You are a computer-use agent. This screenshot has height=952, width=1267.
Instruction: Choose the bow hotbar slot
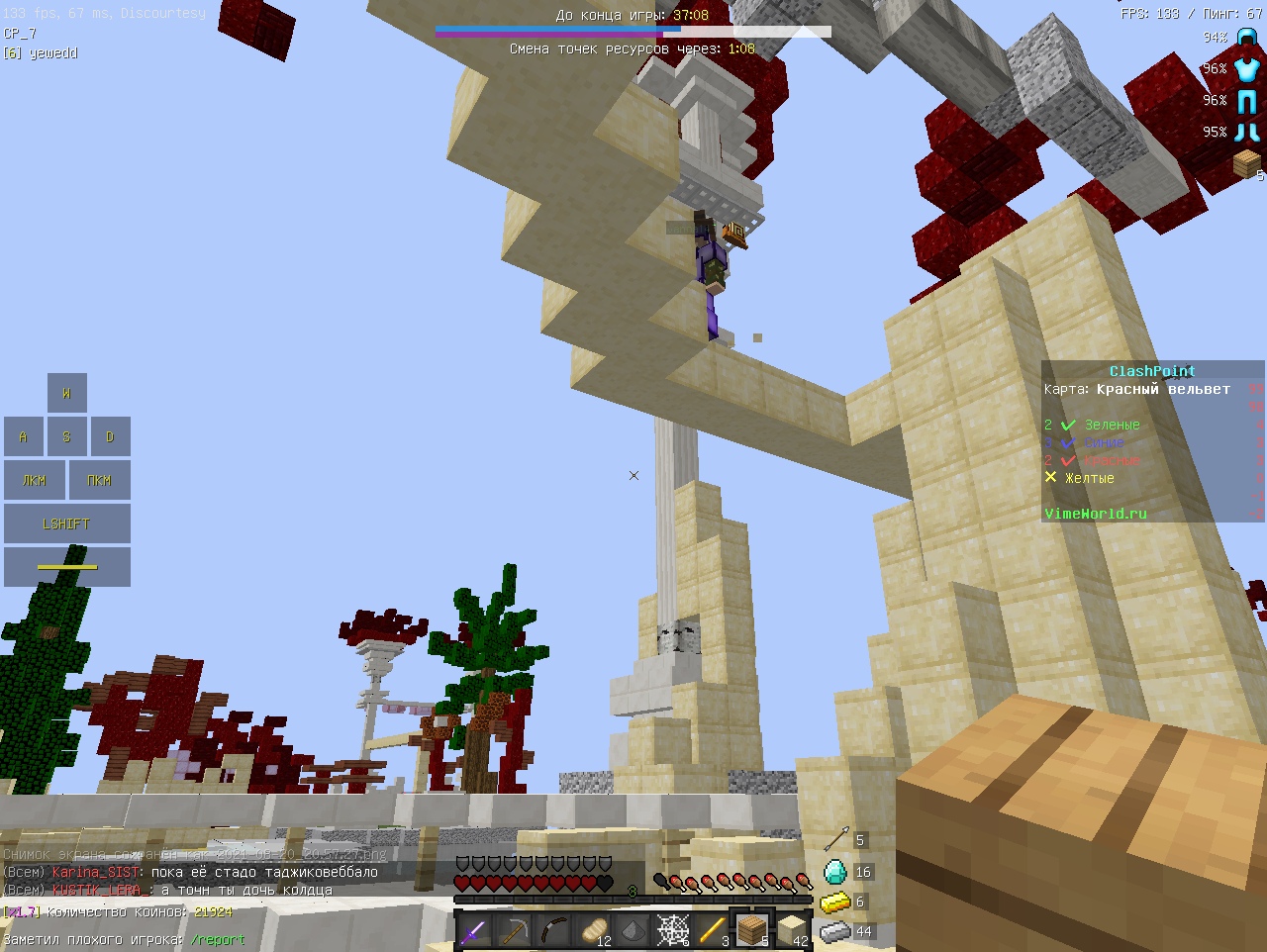pos(553,931)
